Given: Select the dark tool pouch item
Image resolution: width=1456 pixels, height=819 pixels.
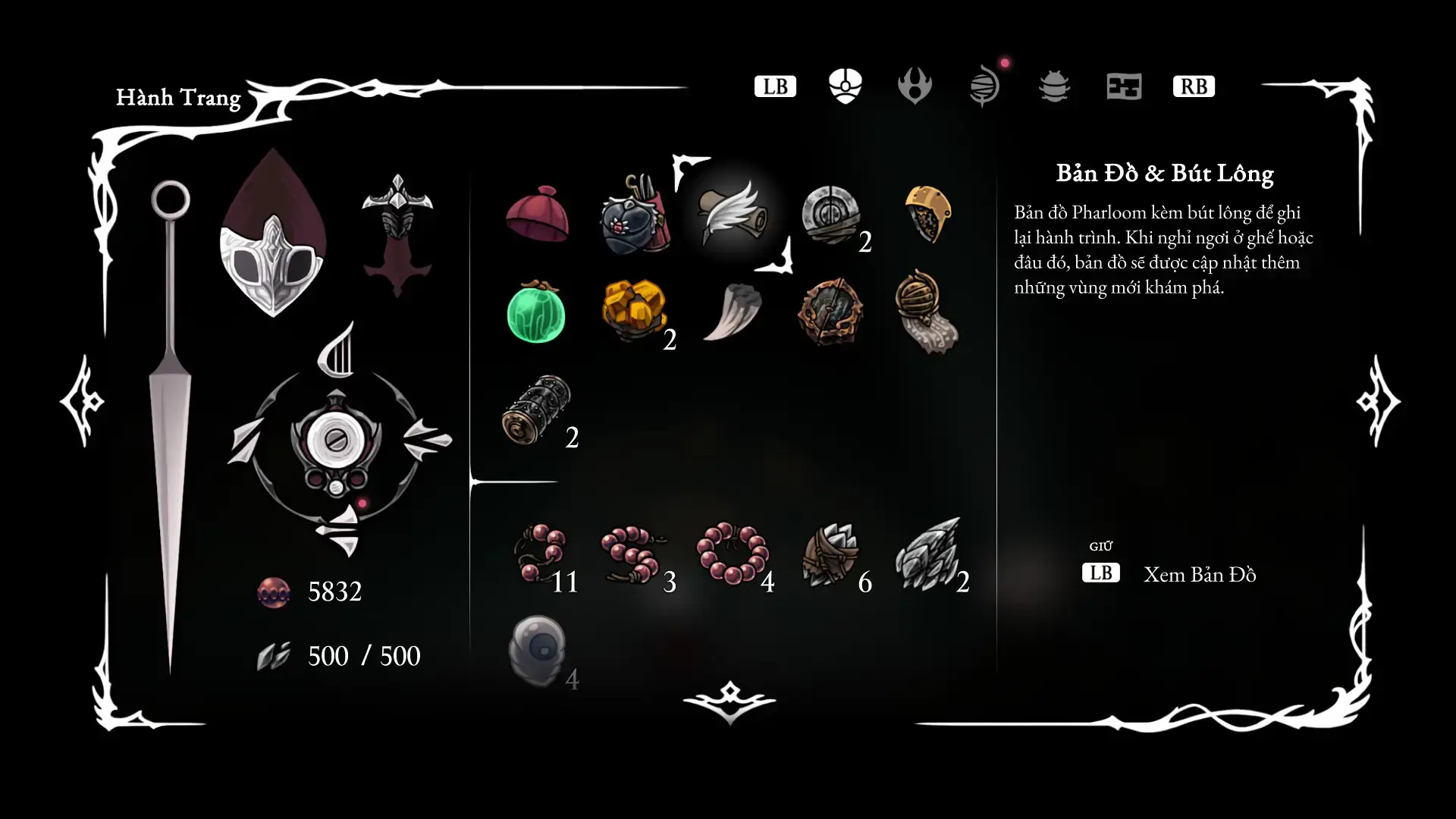Looking at the screenshot, I should 634,215.
